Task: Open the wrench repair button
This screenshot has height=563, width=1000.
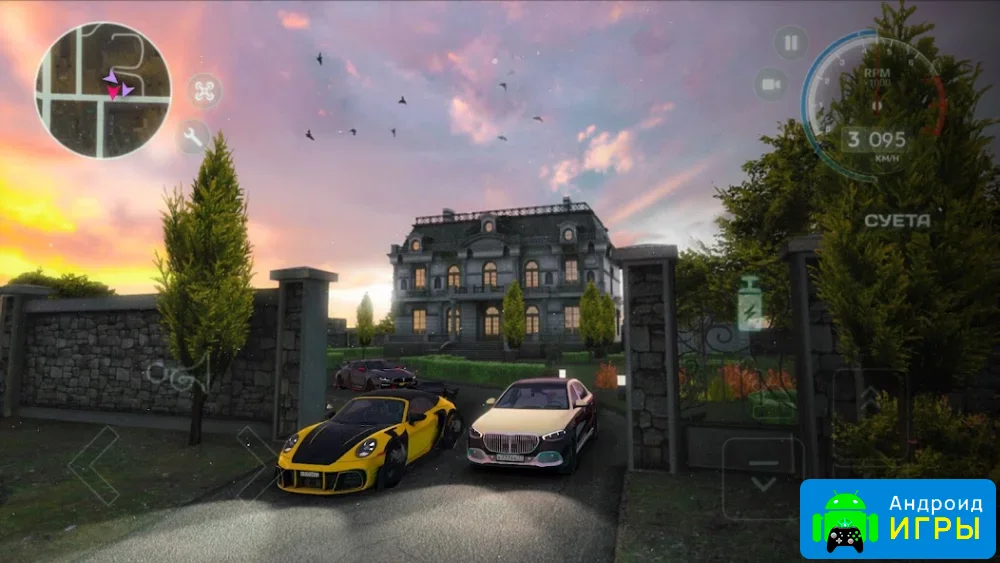Action: (192, 137)
